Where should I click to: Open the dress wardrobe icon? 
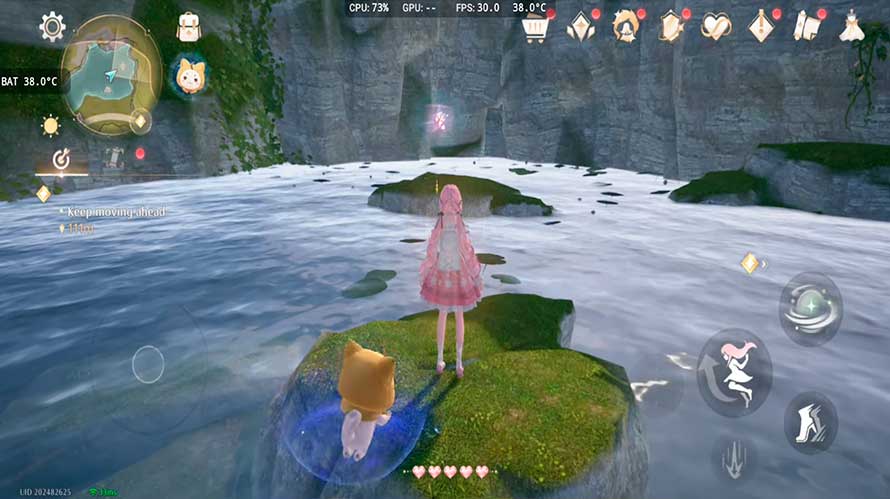point(851,26)
